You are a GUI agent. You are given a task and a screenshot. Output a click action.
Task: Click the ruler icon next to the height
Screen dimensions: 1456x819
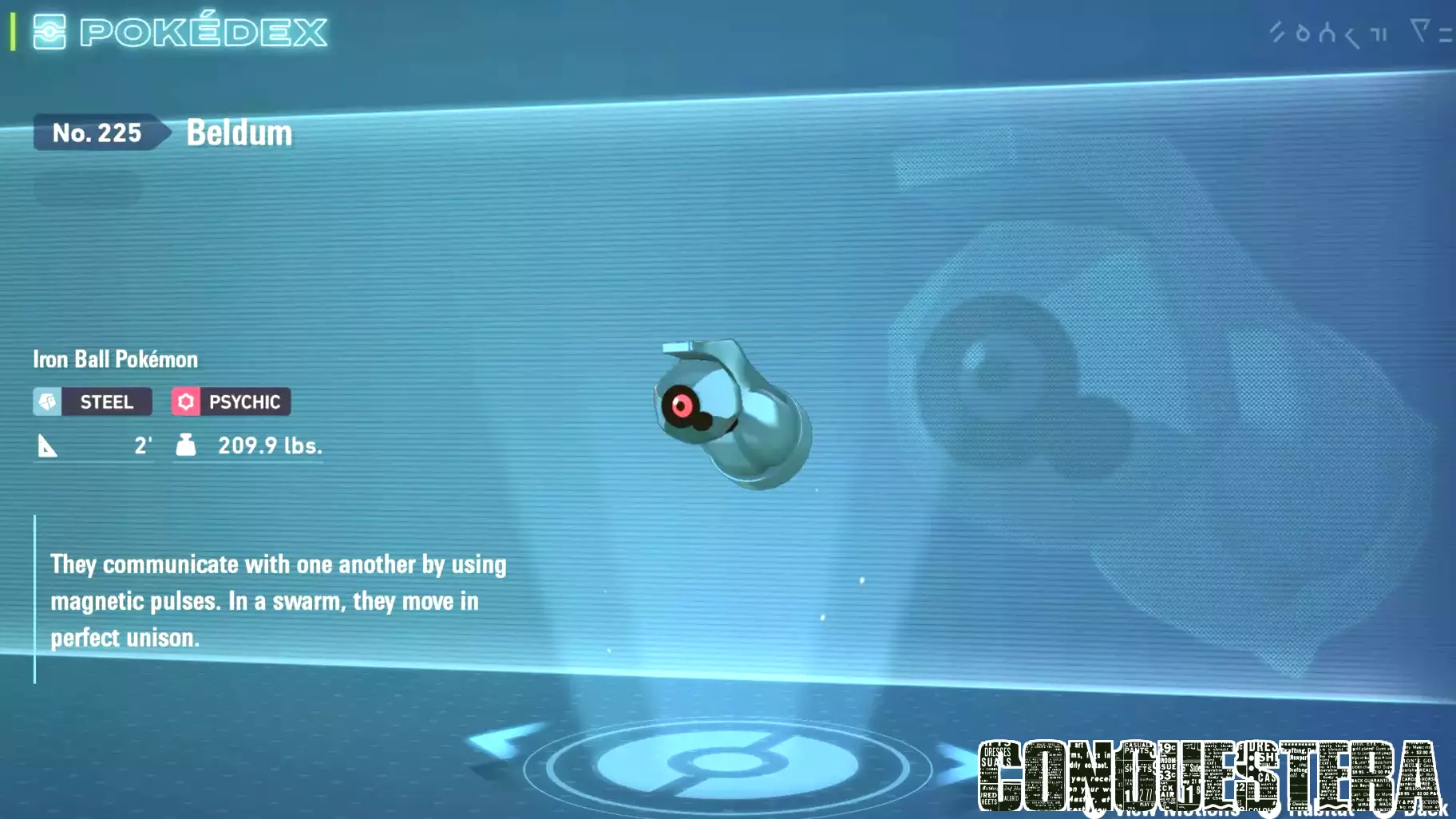(48, 445)
